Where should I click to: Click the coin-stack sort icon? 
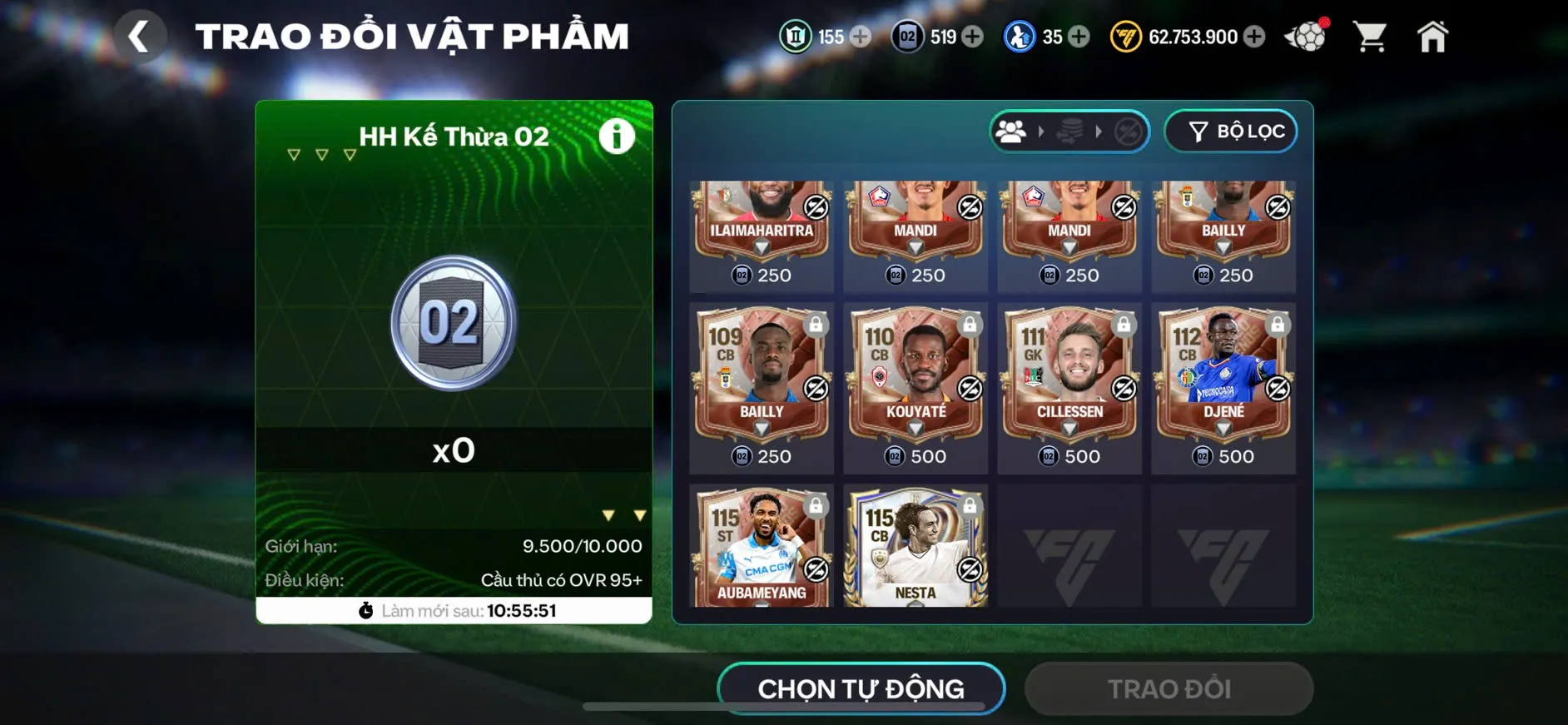tap(1069, 132)
